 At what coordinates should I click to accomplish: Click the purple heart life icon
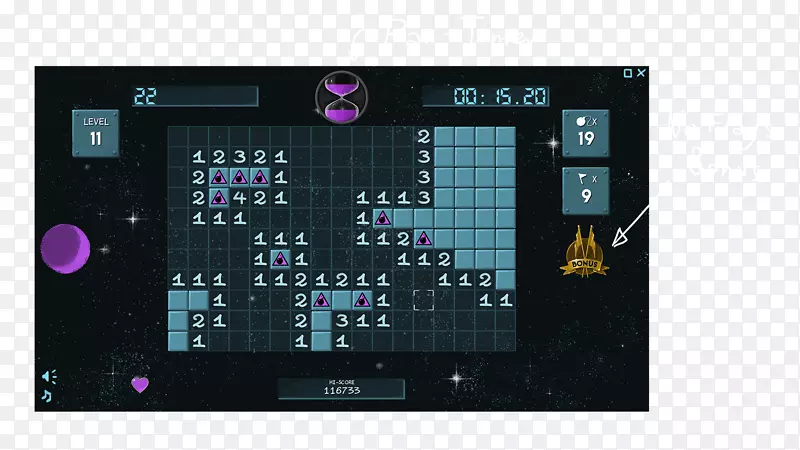click(140, 384)
